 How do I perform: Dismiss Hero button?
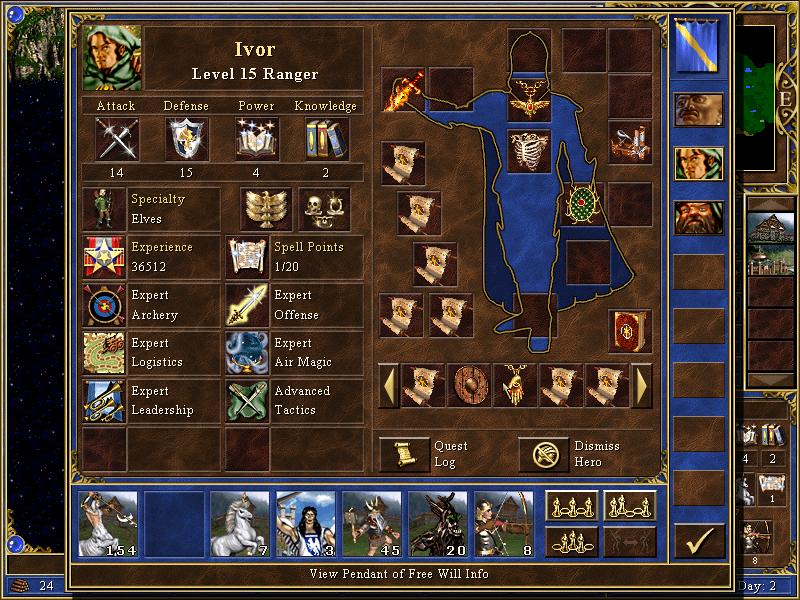(544, 454)
